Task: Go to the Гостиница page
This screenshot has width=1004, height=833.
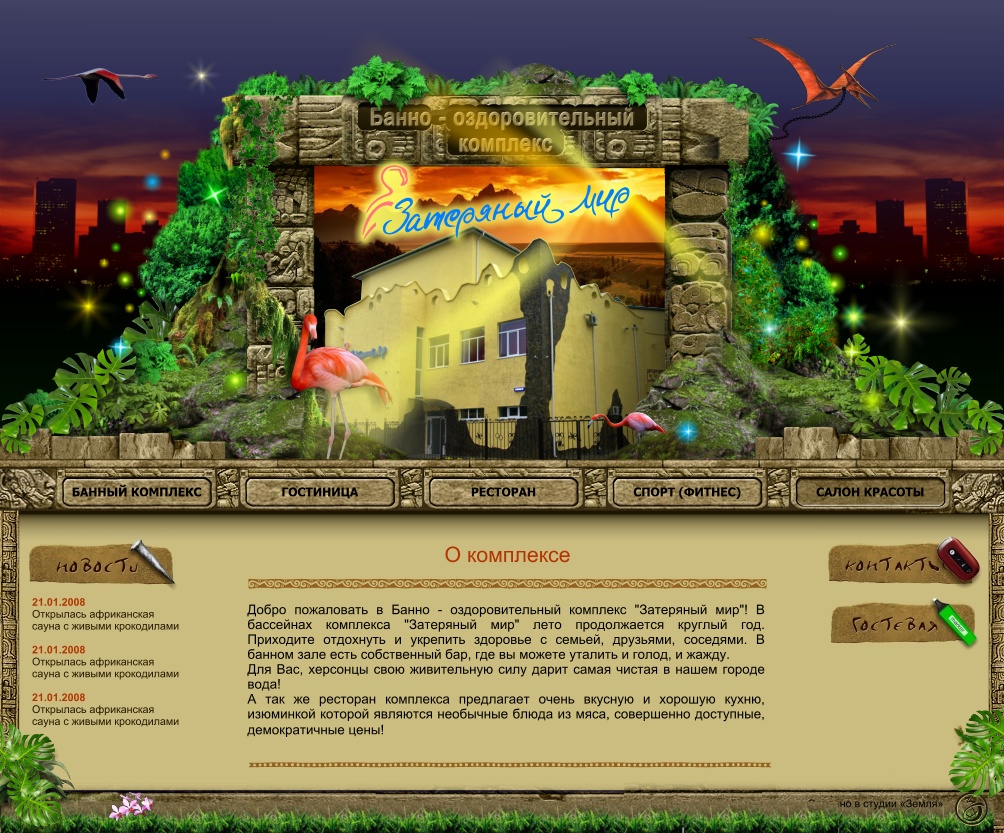Action: coord(320,492)
